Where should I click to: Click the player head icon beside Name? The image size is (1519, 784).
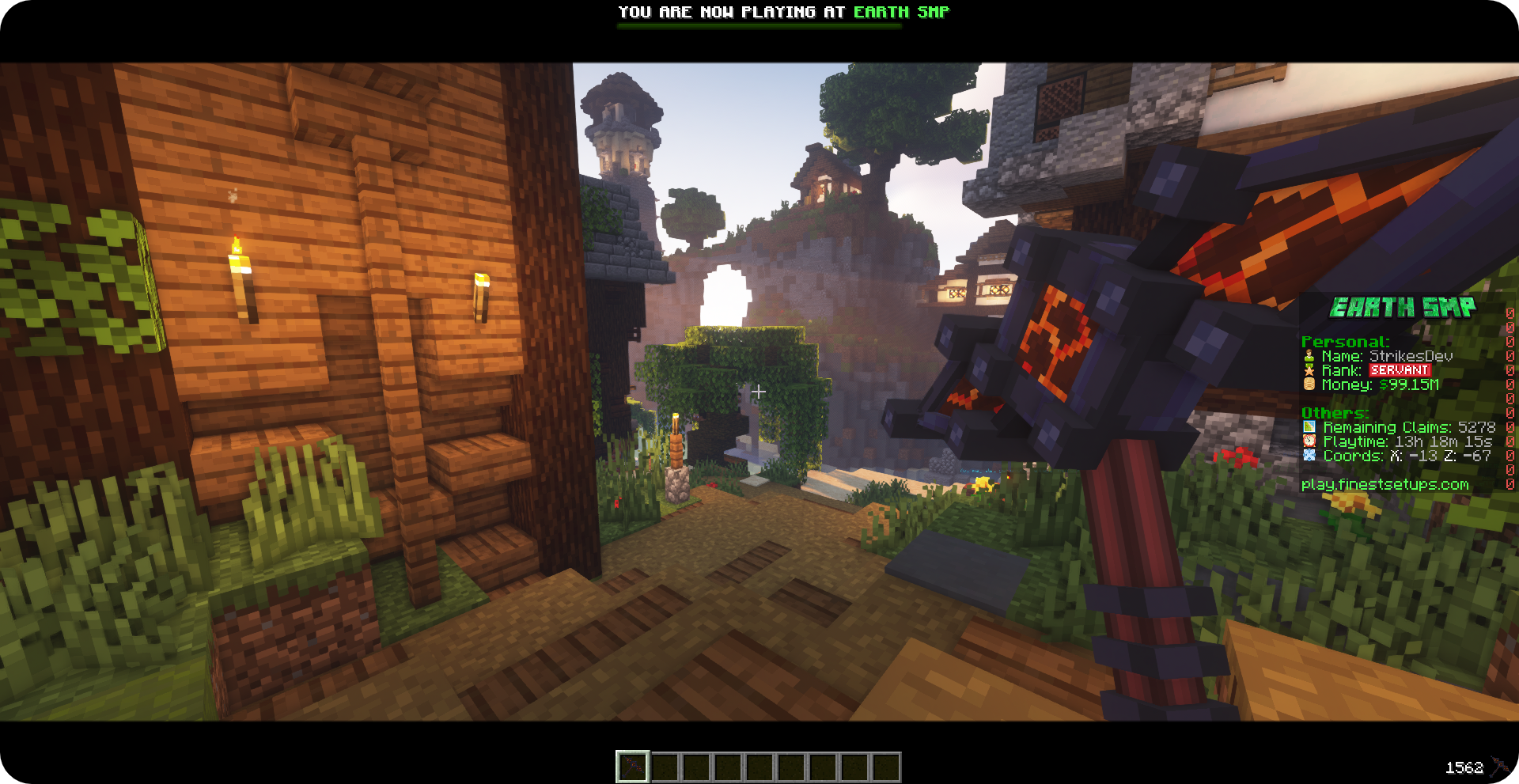pyautogui.click(x=1309, y=354)
